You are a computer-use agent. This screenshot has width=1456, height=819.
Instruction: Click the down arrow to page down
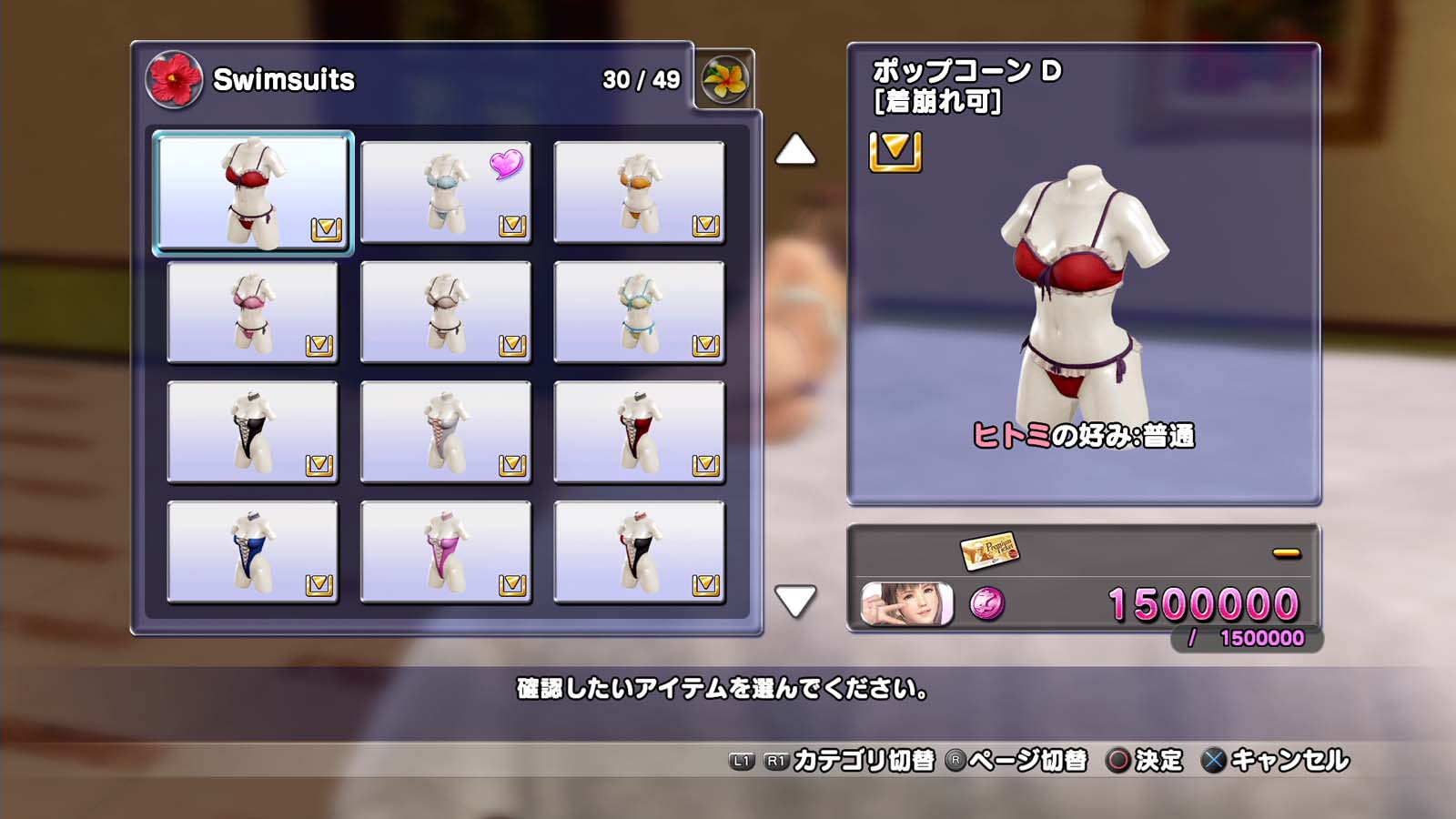point(794,601)
